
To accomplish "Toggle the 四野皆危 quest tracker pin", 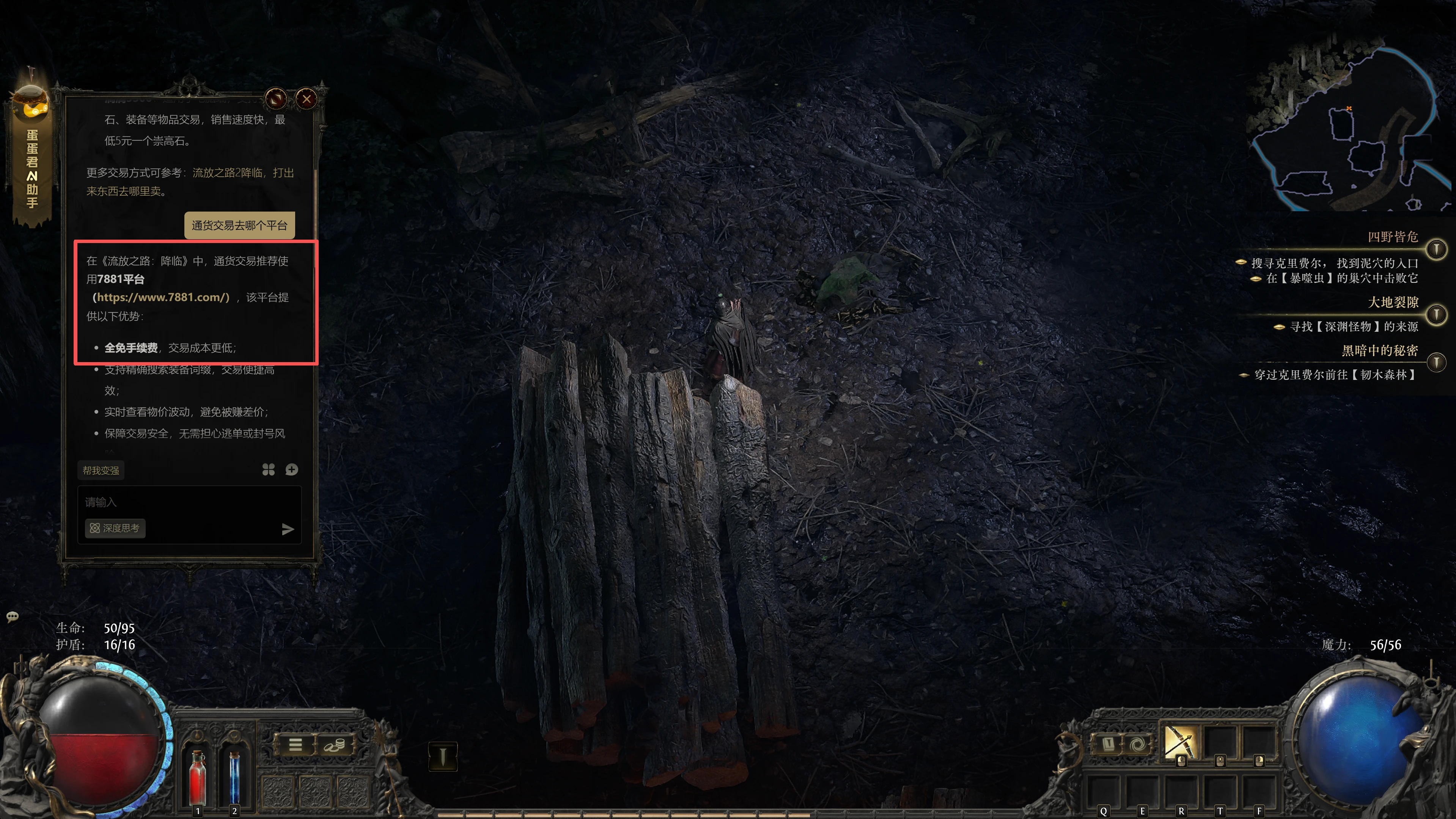I will 1436,249.
